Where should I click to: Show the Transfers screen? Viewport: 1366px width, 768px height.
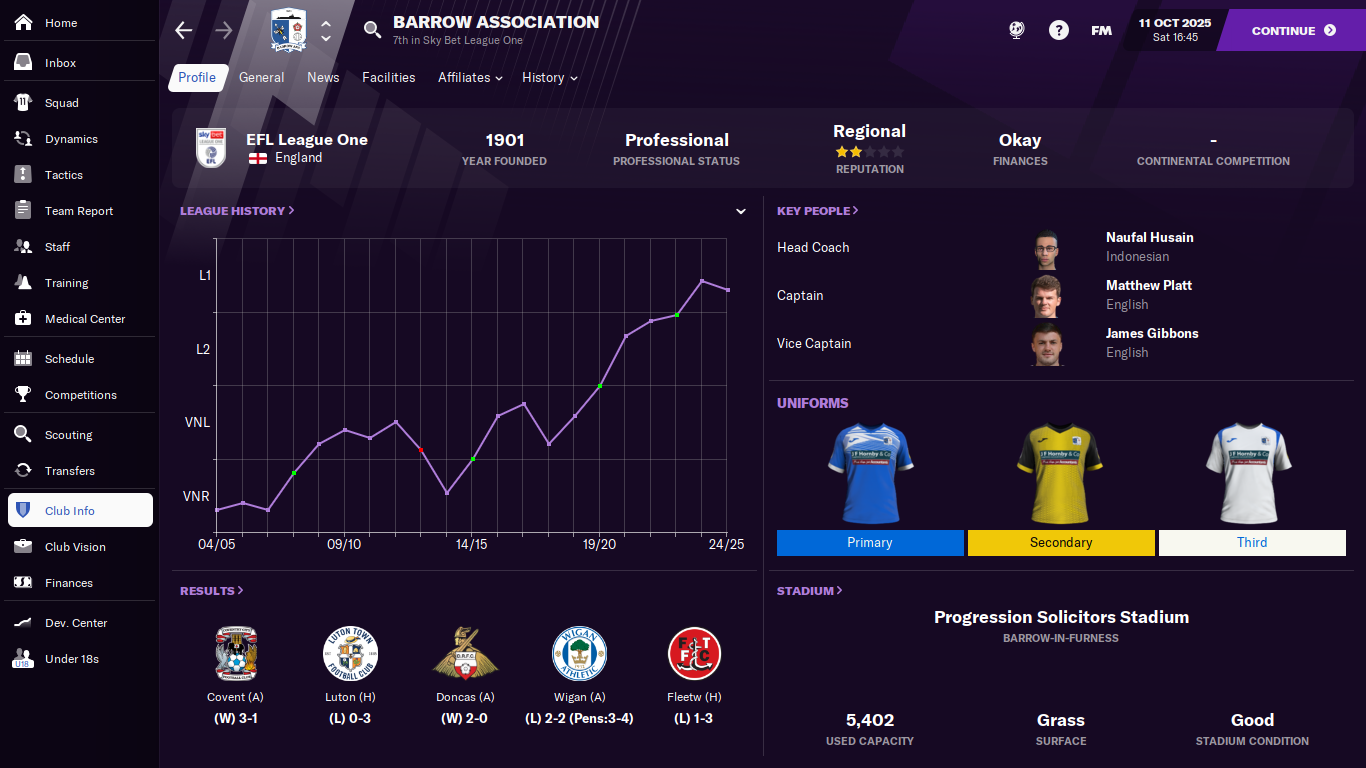[x=69, y=471]
